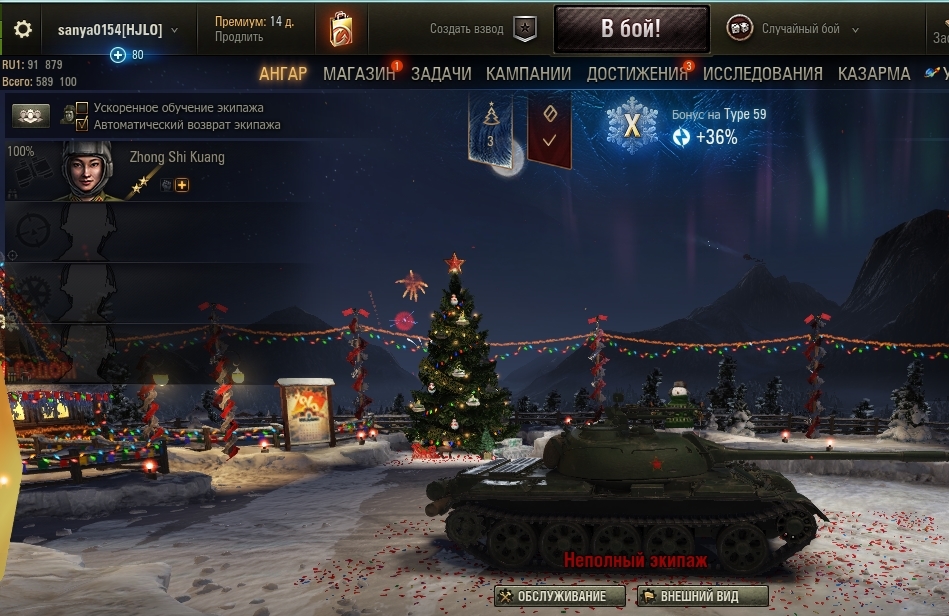Toggle Автоматический возврат экипажа checkbox
This screenshot has width=949, height=616.
(x=82, y=124)
